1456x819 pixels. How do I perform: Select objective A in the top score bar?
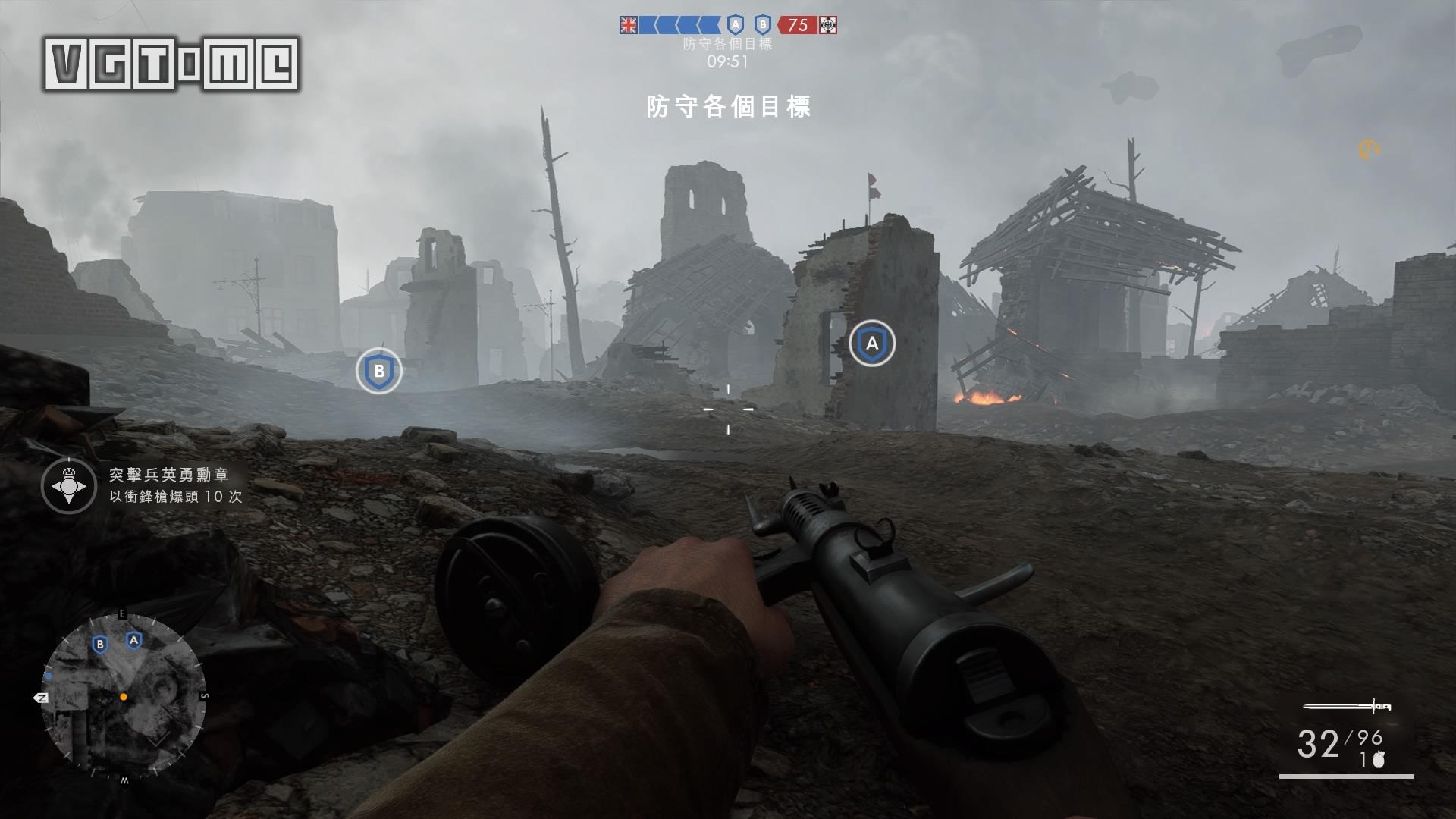click(735, 25)
